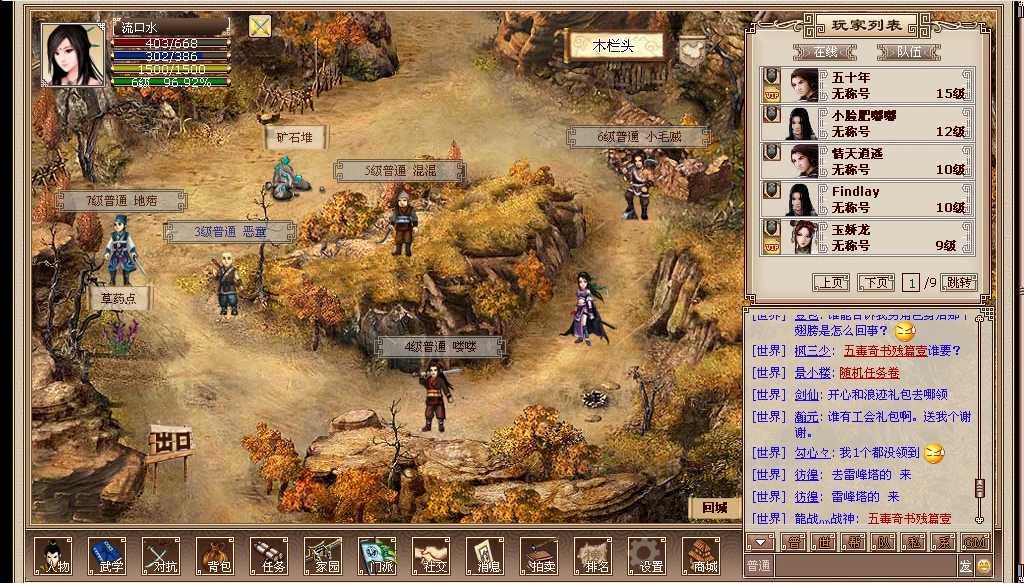Open the 设置 settings gear
The width and height of the screenshot is (1024, 583).
[x=647, y=555]
